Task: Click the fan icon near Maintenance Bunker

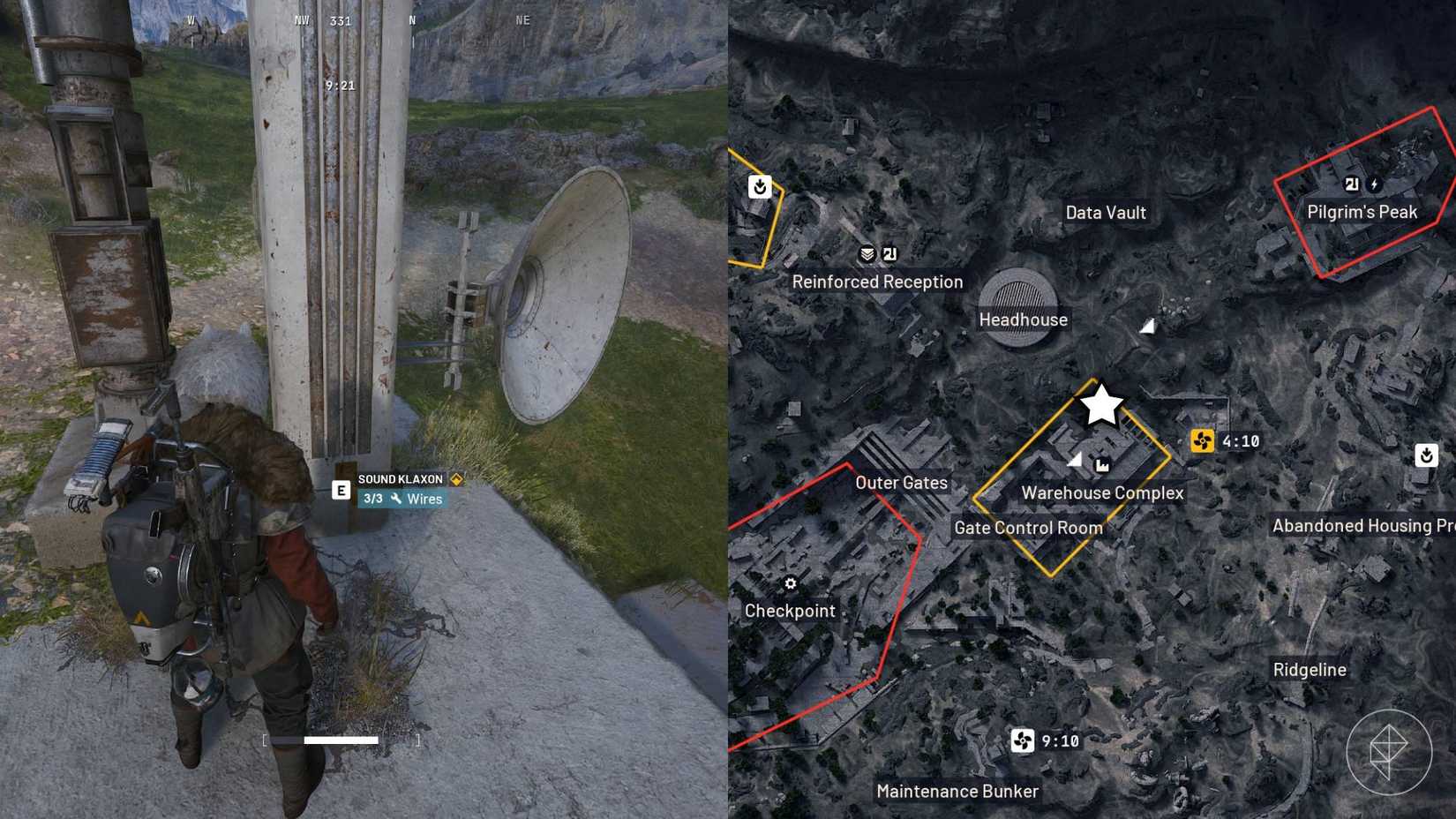Action: (1023, 741)
